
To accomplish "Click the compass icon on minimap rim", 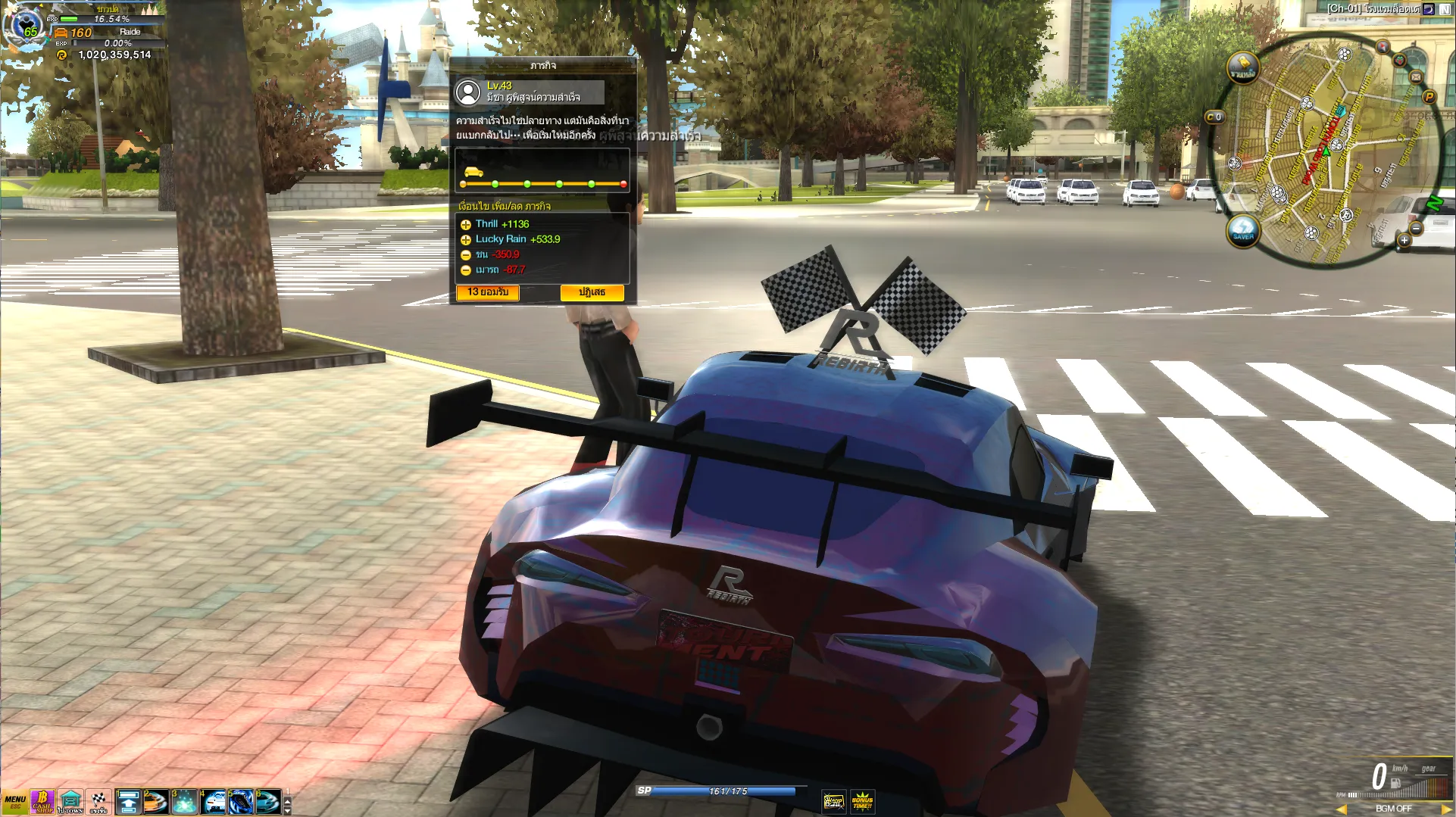I will click(1383, 47).
